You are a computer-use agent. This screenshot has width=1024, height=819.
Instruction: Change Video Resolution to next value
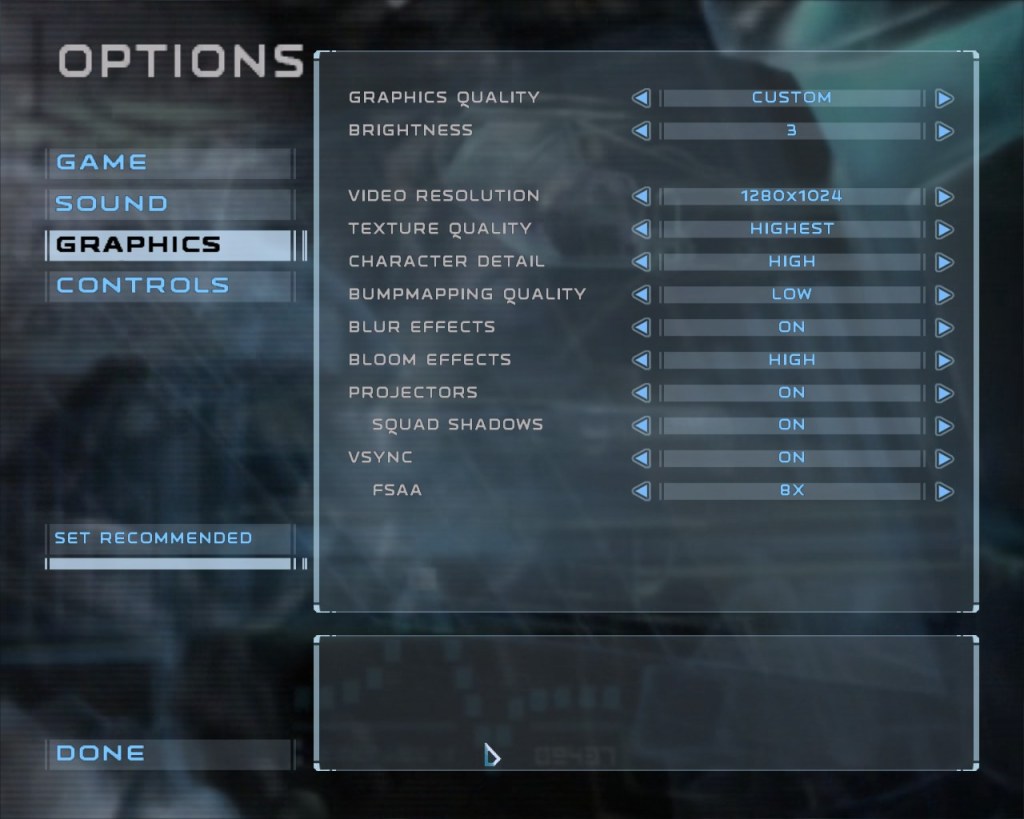tap(943, 196)
